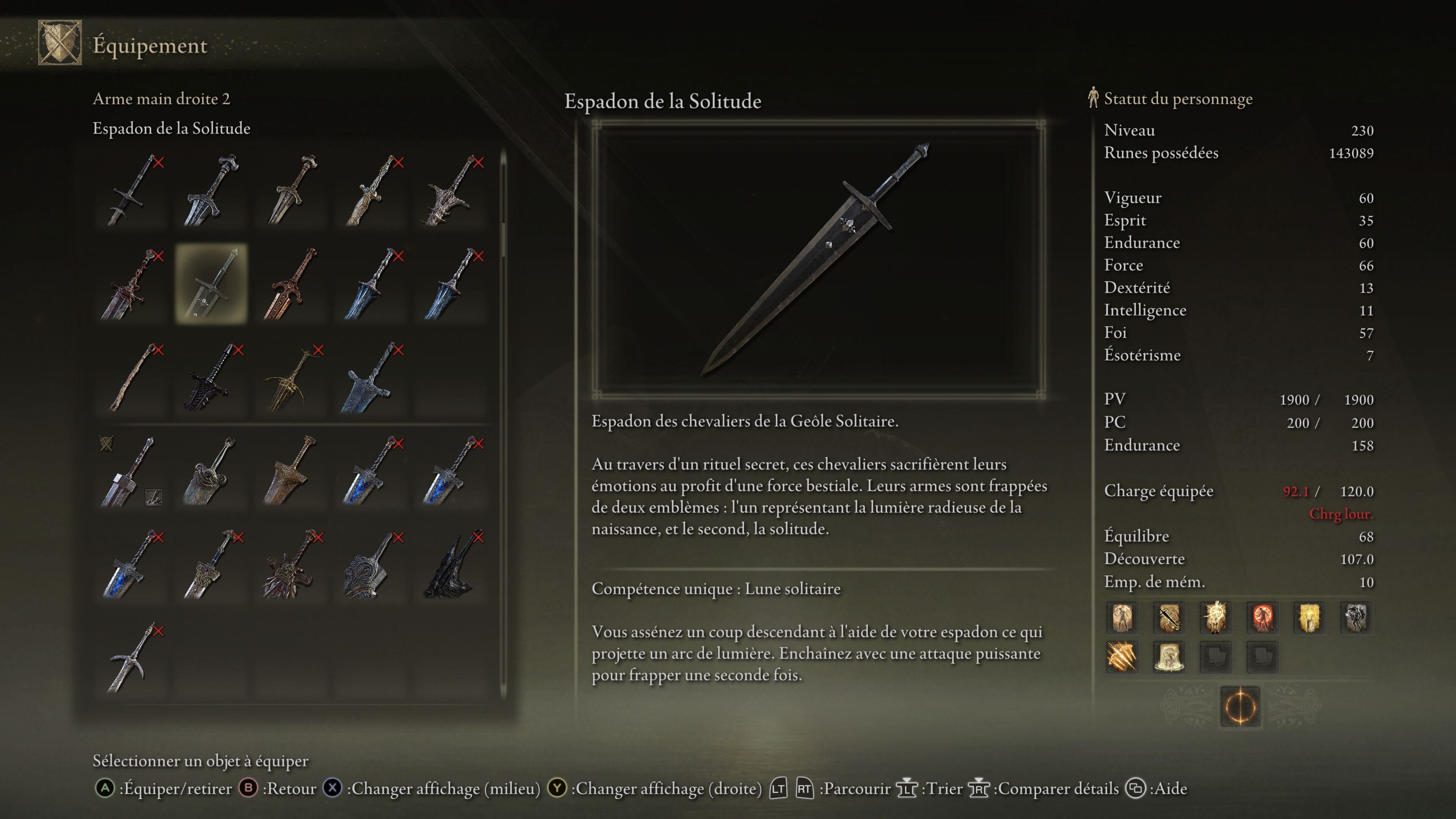Choose the copper-red ornate greatsword

tap(291, 284)
